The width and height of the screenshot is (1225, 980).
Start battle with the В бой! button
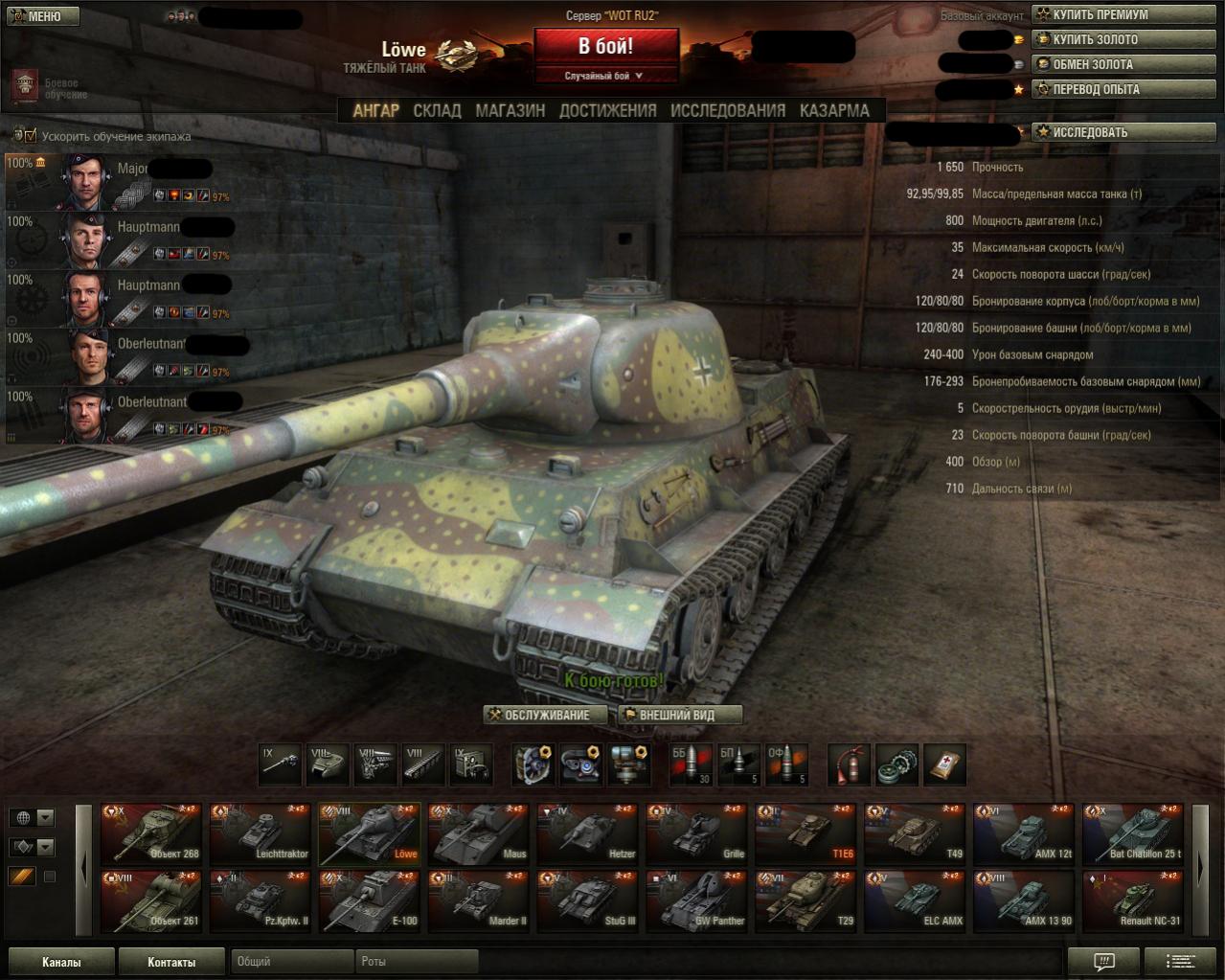point(605,46)
